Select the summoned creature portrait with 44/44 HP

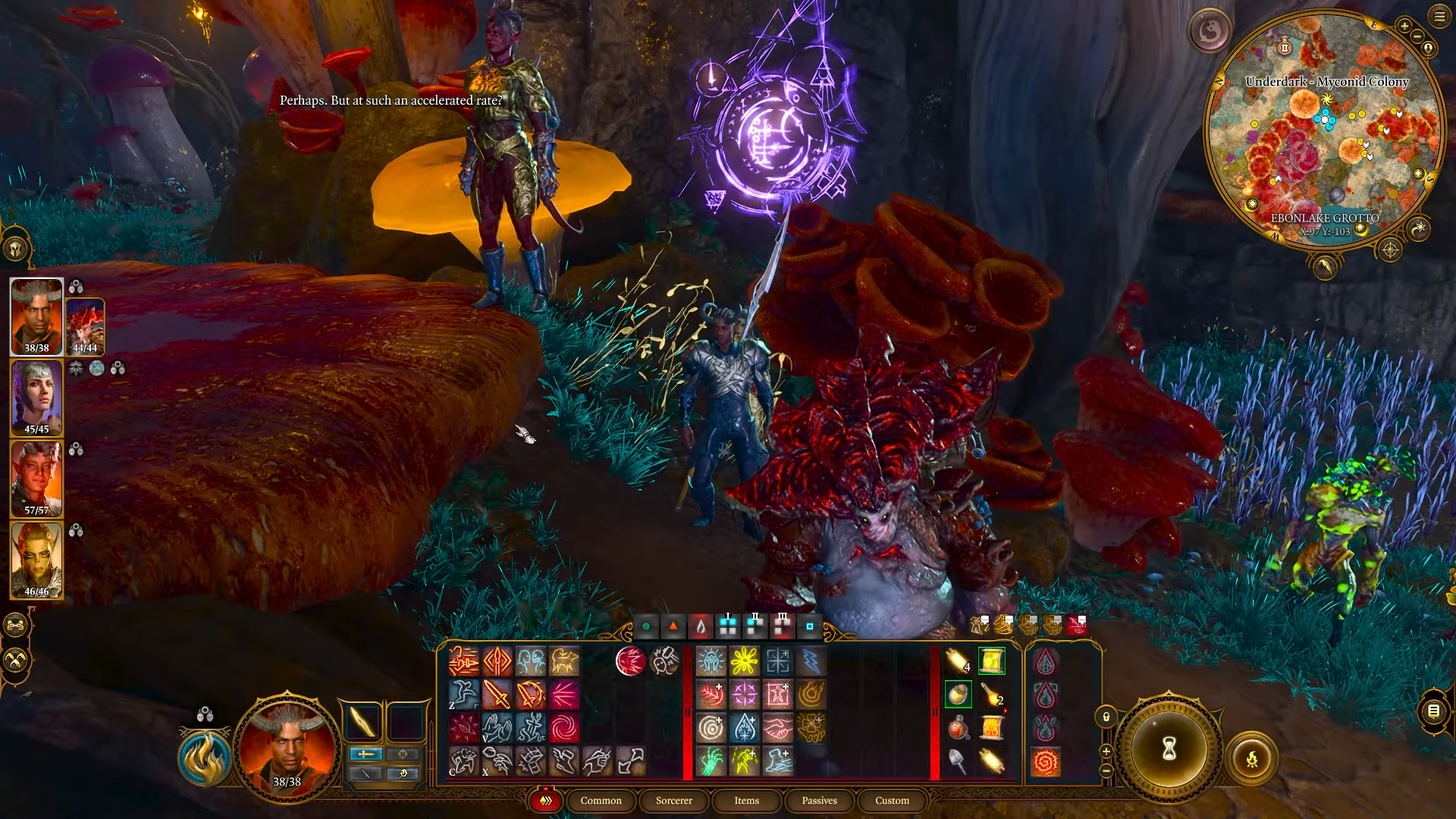click(x=85, y=327)
